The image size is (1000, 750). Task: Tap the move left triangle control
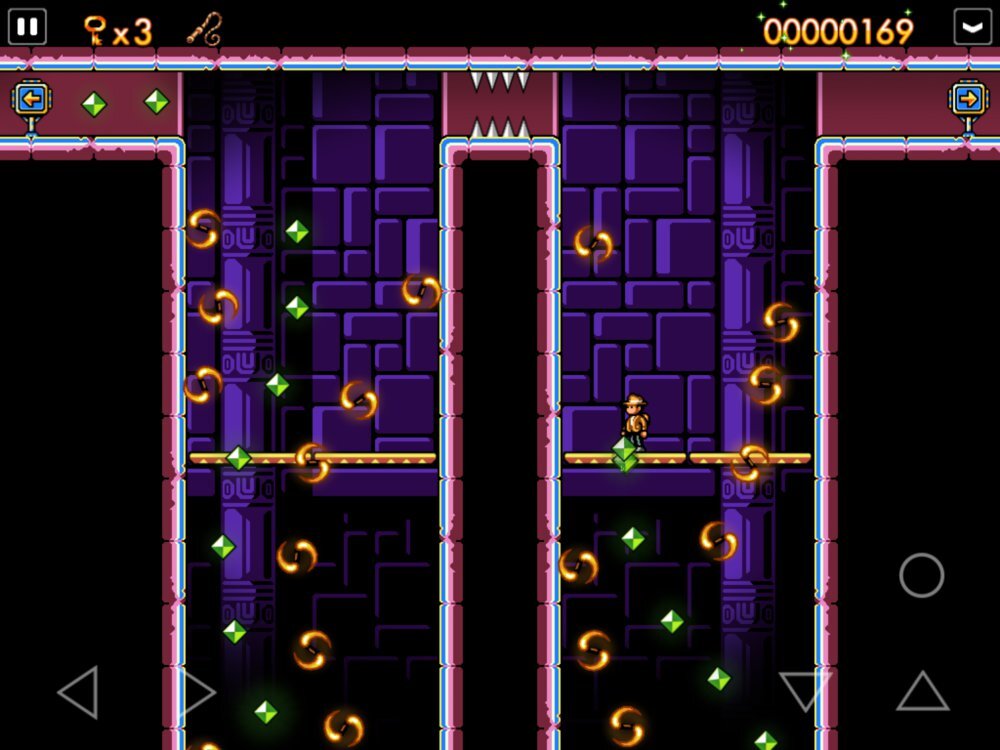(x=79, y=692)
